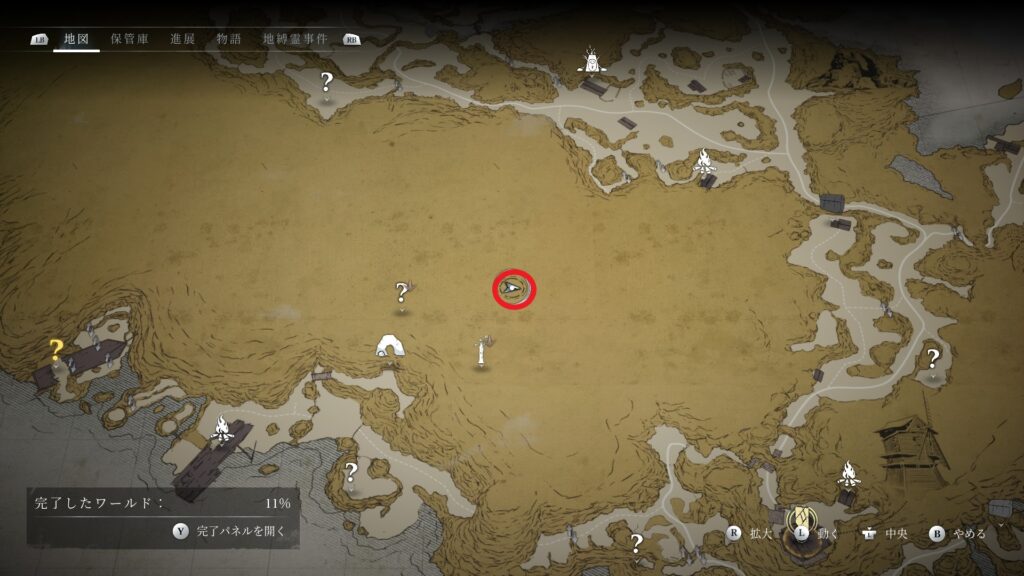Show the 地縛霊事件 tab
Image resolution: width=1024 pixels, height=576 pixels.
(295, 39)
